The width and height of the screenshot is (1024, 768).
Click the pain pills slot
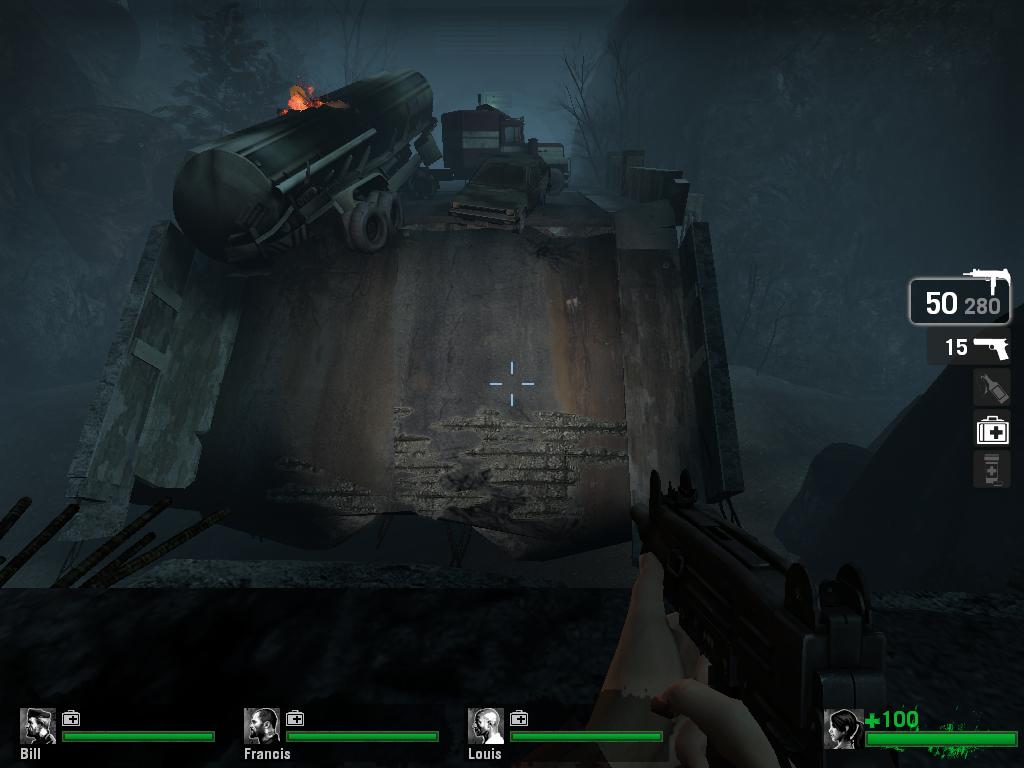(x=992, y=469)
